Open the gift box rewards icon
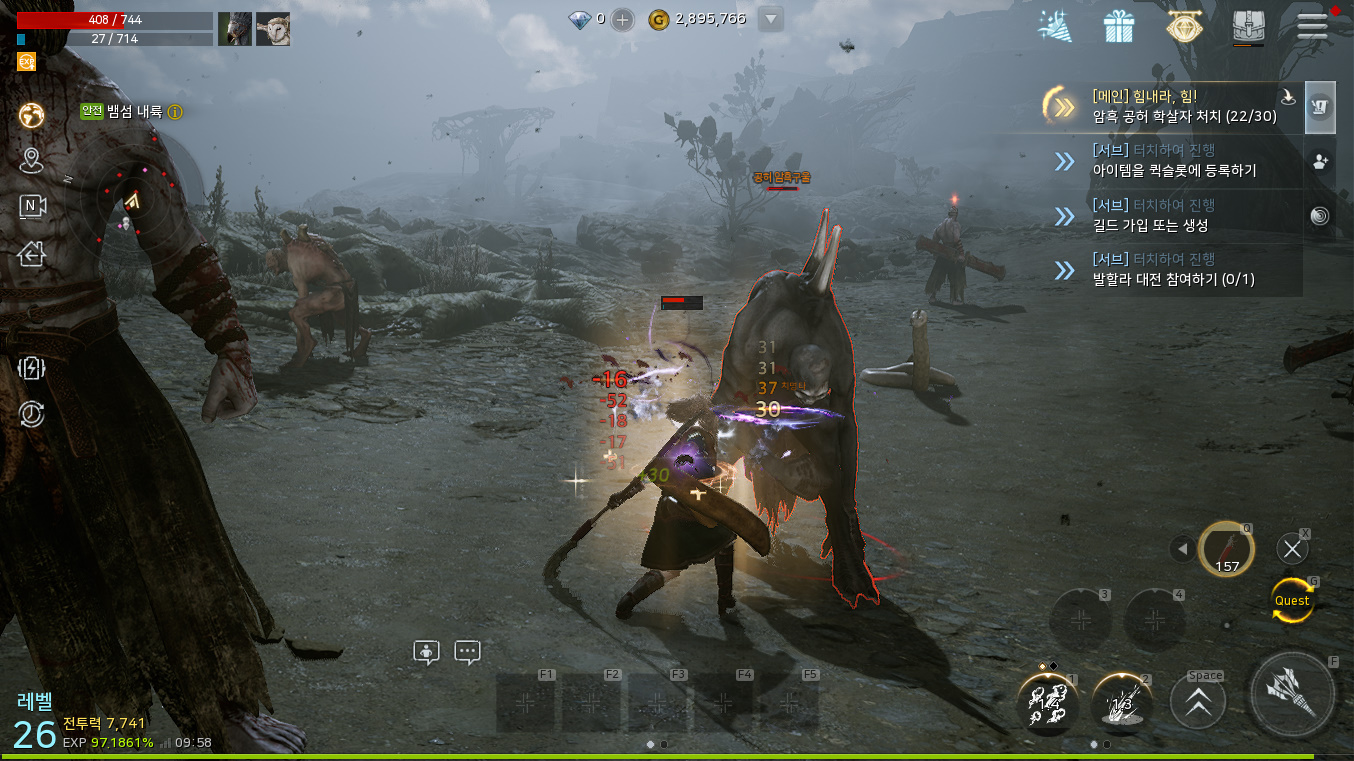Screen dimensions: 1354x761 [1119, 27]
